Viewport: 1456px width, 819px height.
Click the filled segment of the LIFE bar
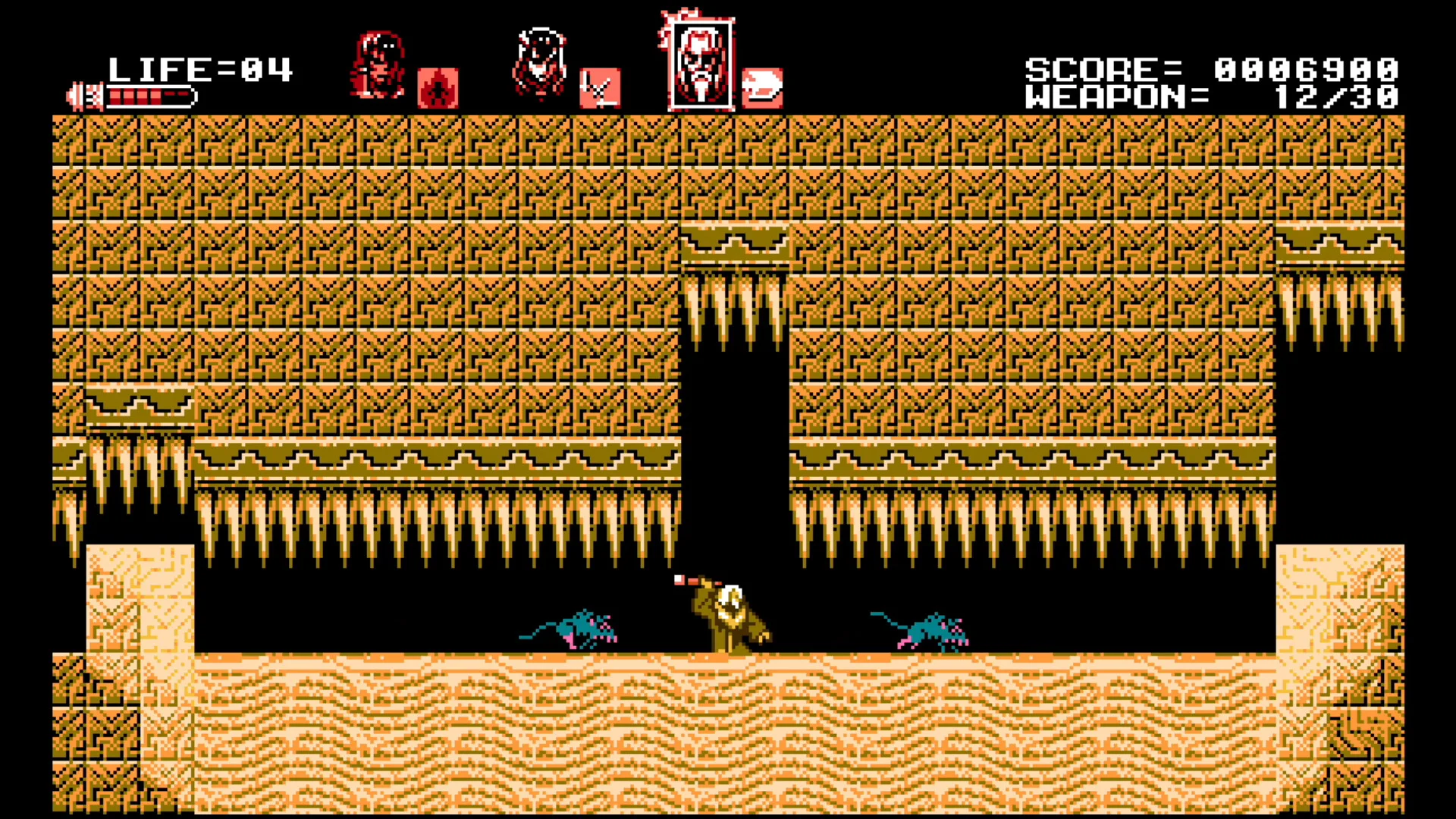coord(136,96)
